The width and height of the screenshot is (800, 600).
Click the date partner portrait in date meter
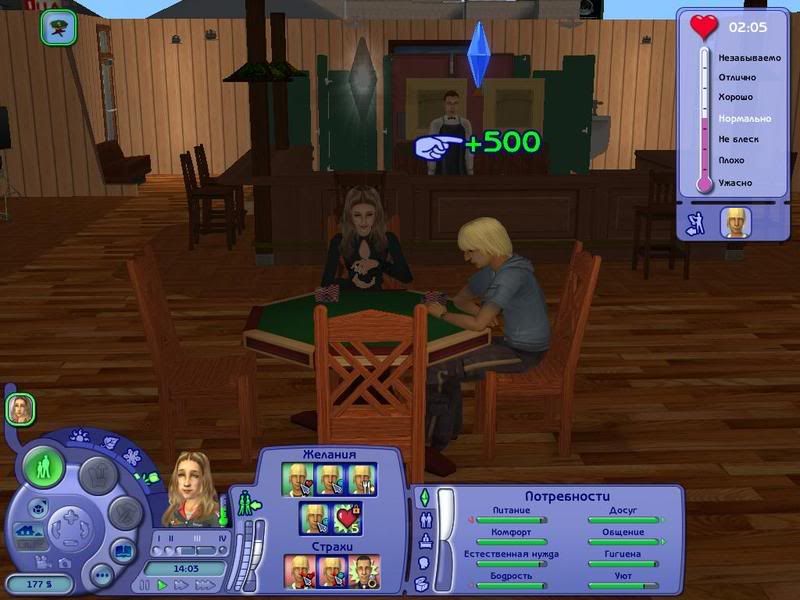[735, 223]
